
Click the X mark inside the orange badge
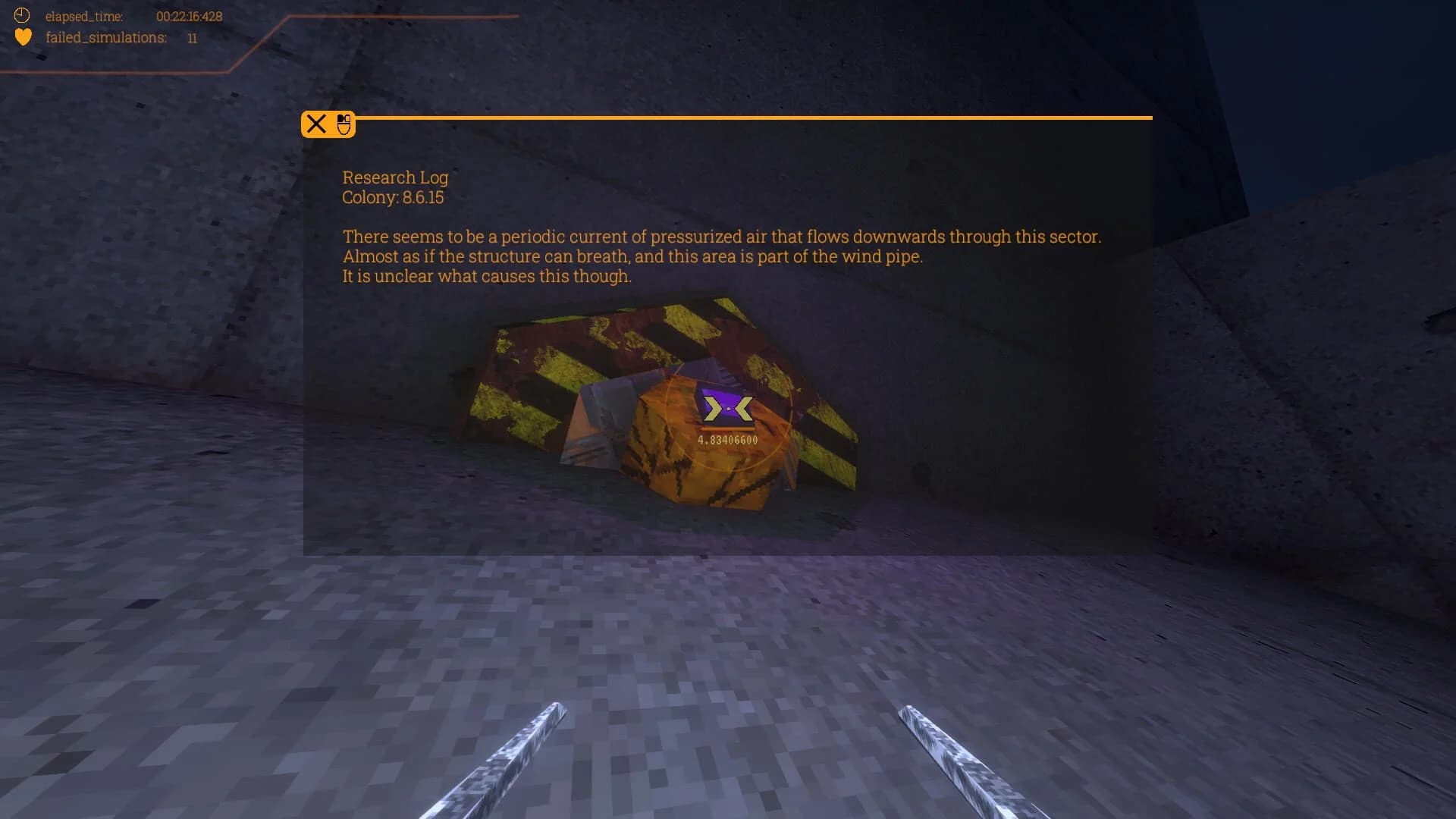point(317,124)
